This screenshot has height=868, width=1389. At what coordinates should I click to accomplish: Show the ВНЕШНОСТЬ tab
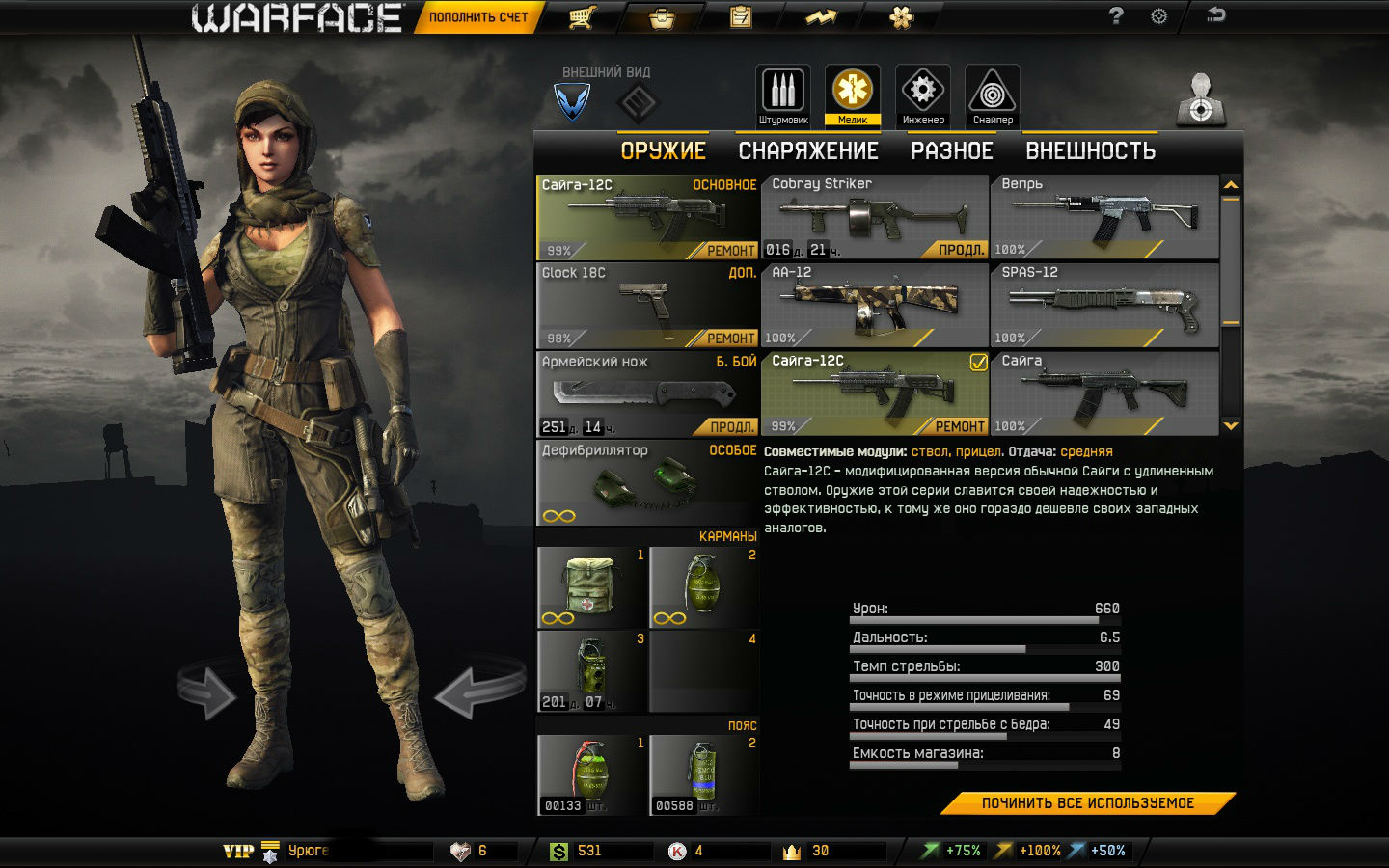pos(1090,151)
